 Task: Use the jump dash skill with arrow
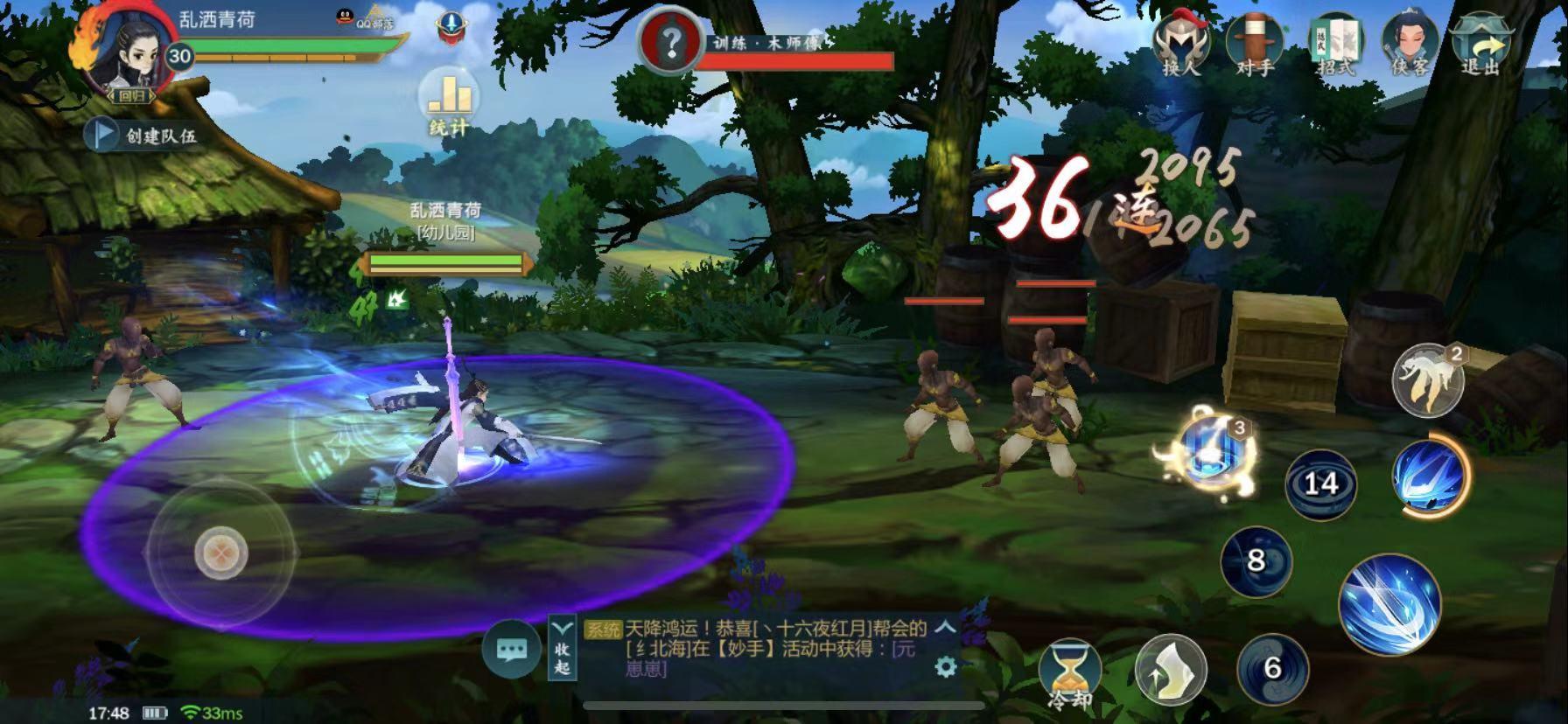[x=1171, y=671]
